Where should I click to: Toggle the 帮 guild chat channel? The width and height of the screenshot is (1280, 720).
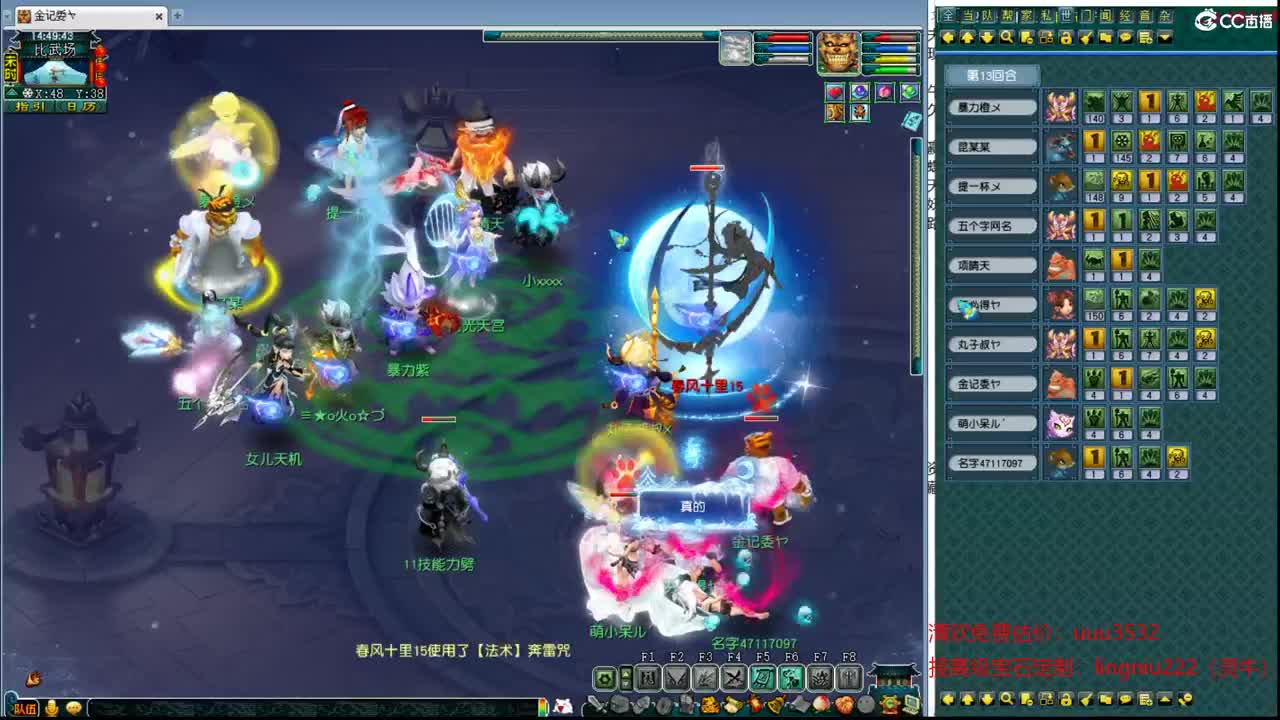tap(1007, 15)
